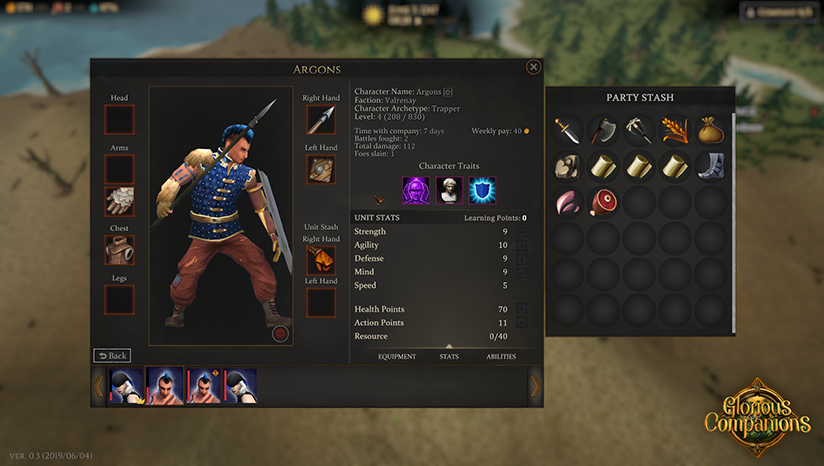Choose the brown sack in party stash

pyautogui.click(x=711, y=130)
